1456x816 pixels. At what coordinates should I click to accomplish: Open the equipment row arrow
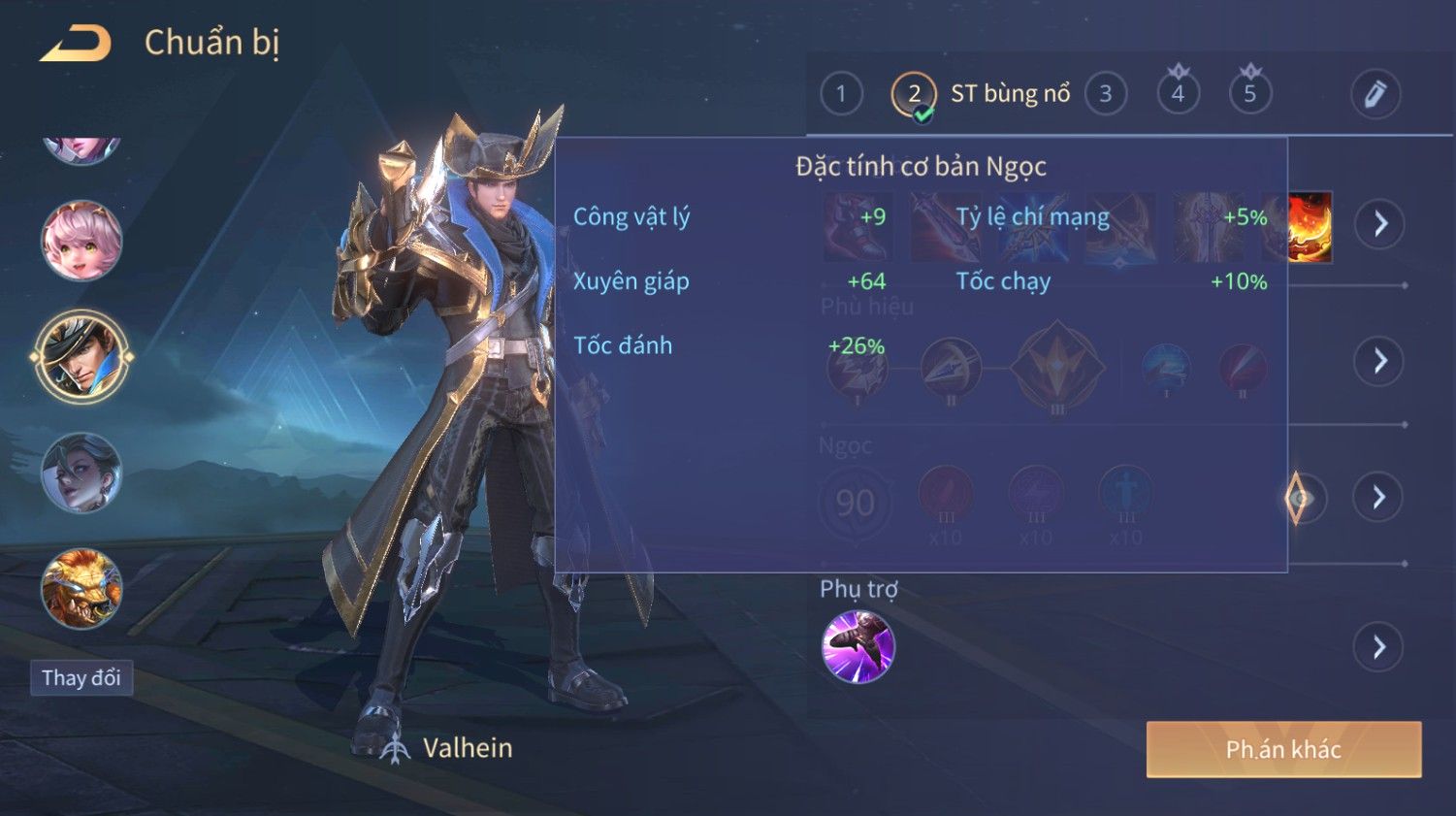1379,224
